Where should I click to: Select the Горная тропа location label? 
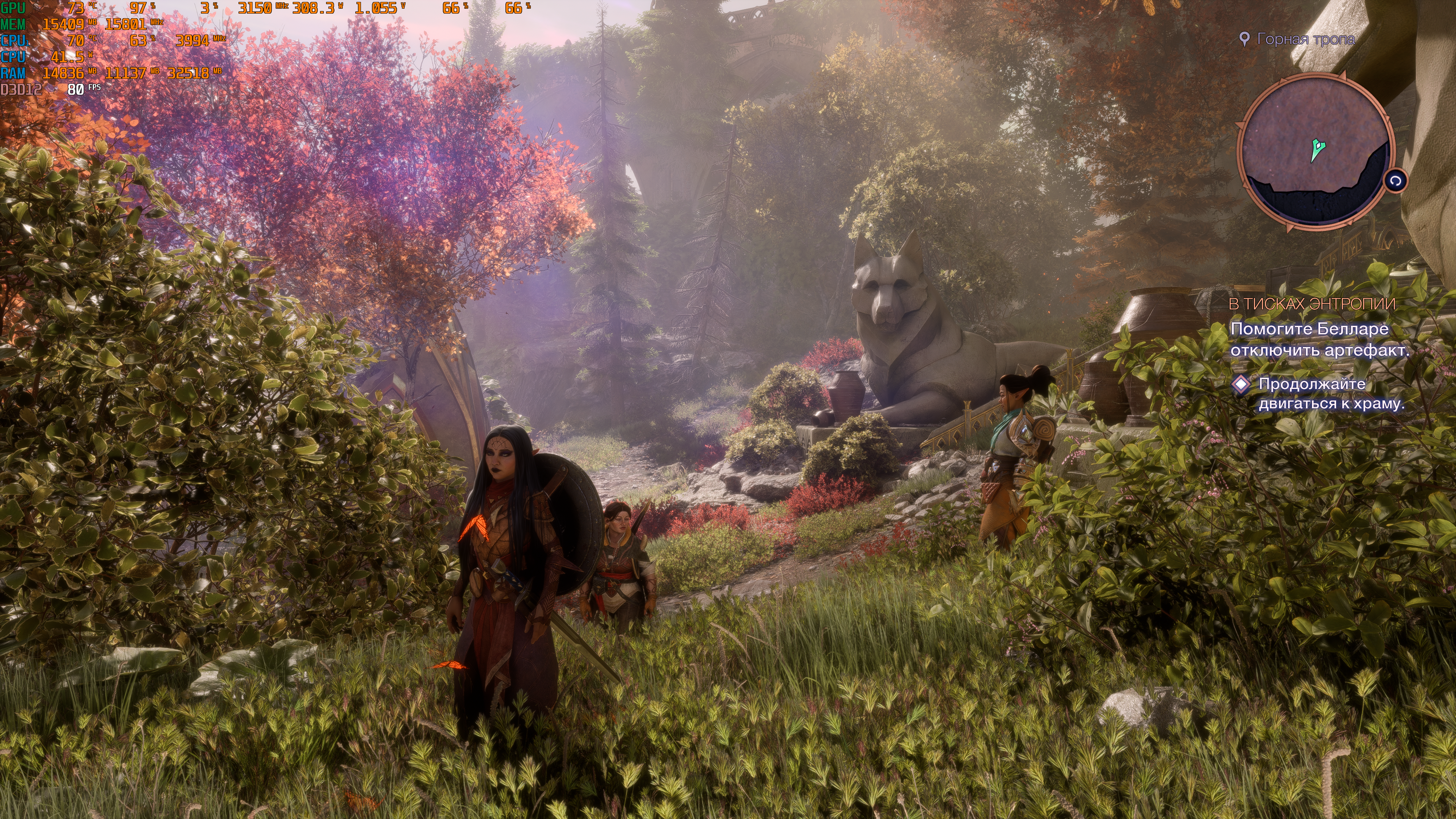pos(1305,39)
